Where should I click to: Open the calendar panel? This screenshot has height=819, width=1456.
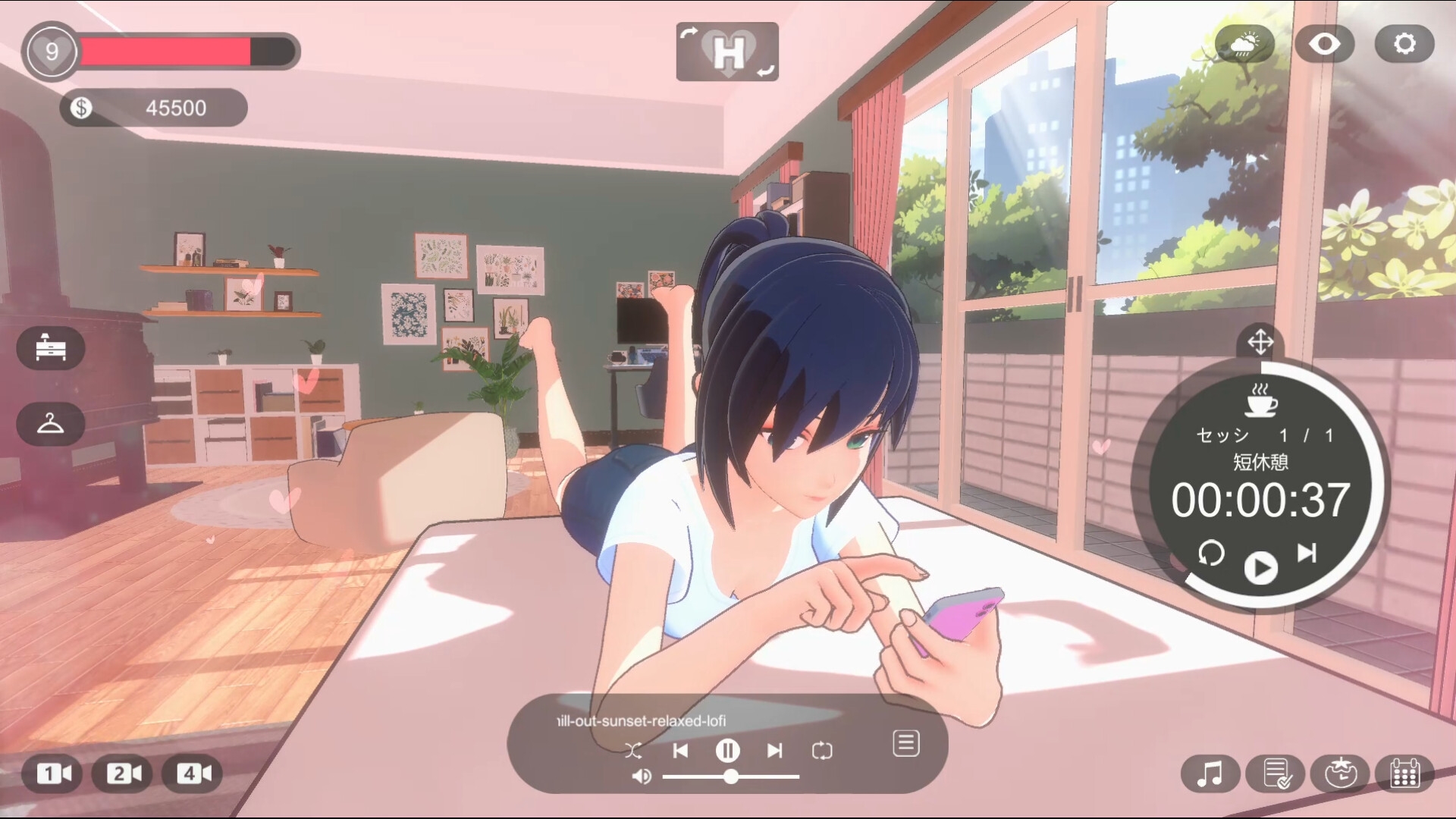point(1404,774)
